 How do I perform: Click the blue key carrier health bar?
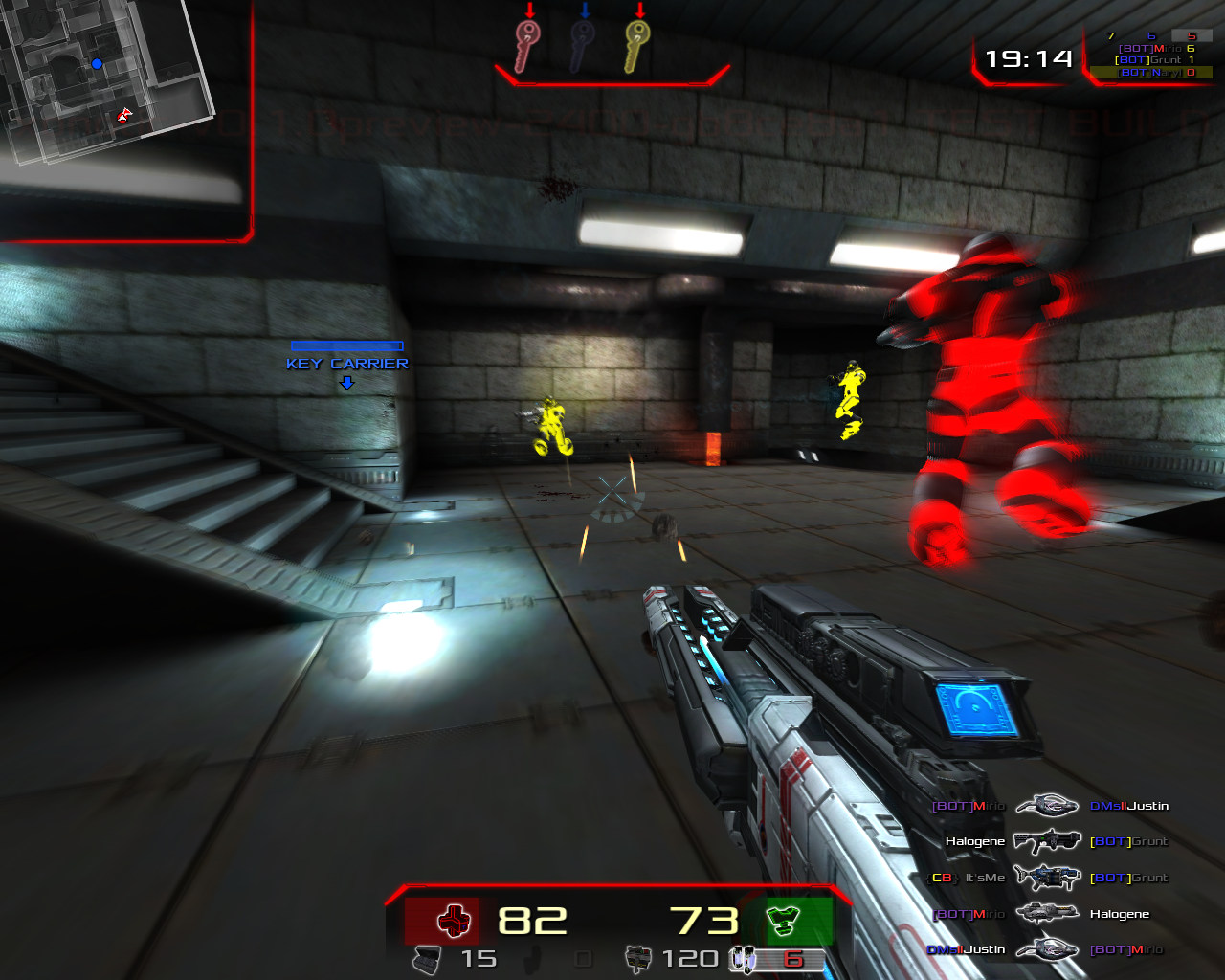click(x=347, y=344)
